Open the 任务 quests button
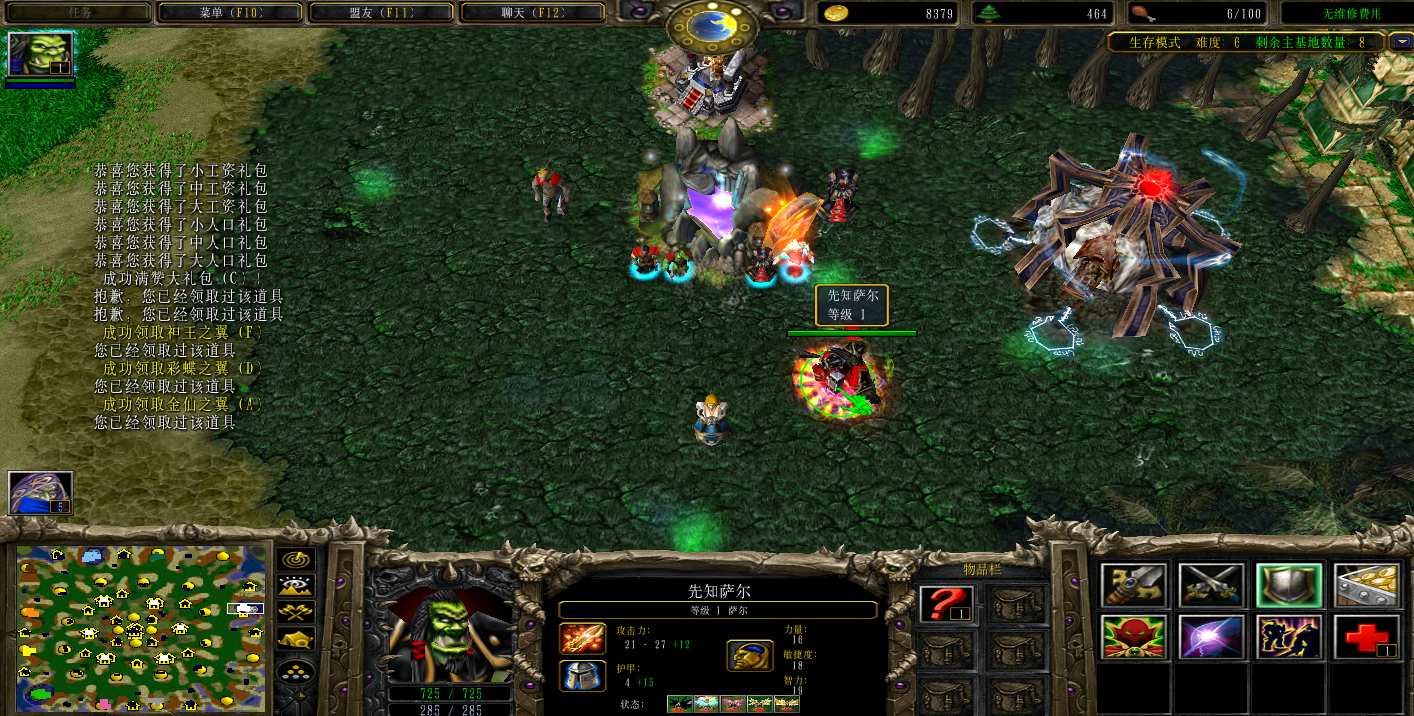 [x=77, y=13]
